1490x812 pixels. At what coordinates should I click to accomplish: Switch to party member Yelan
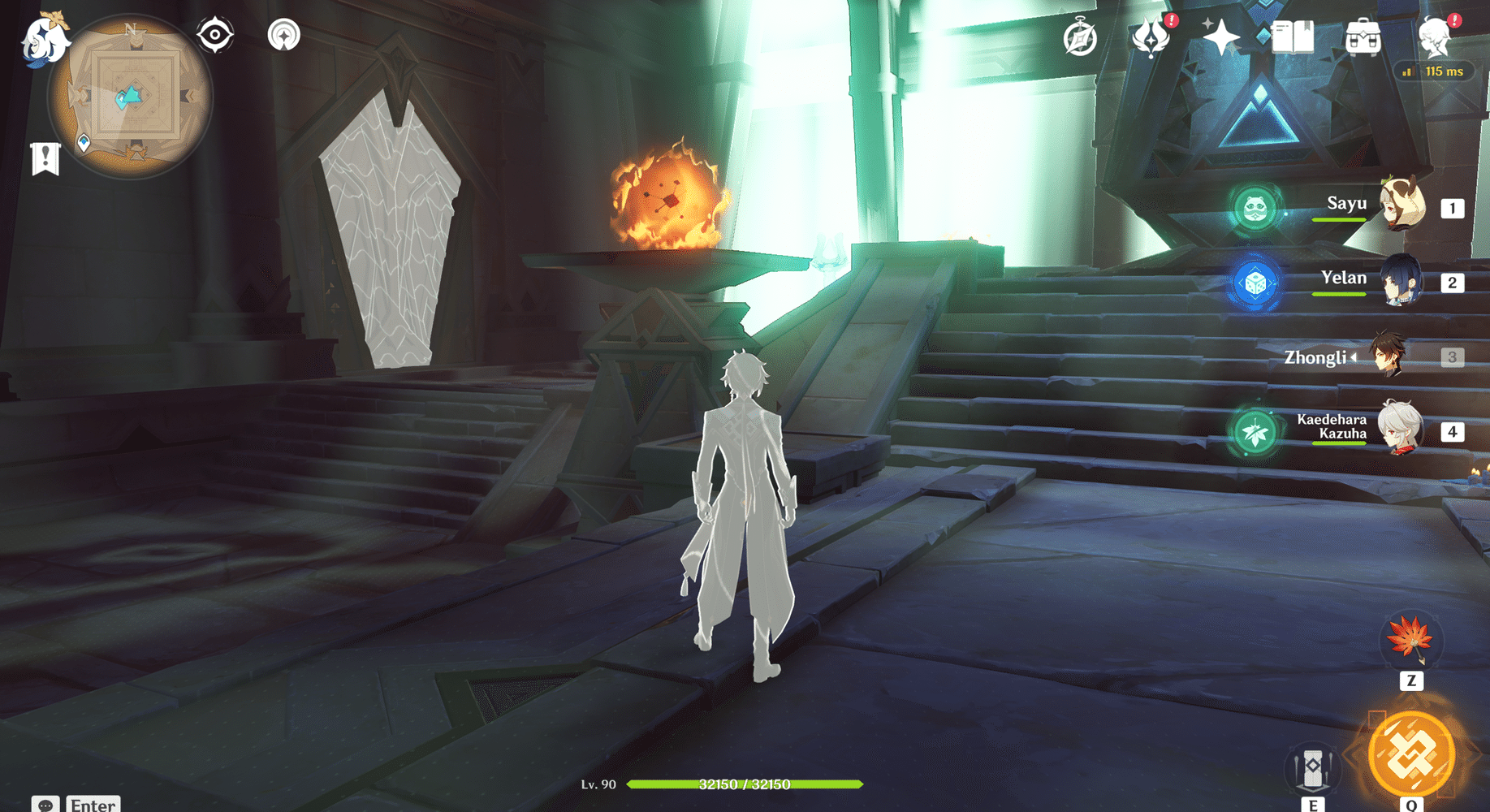pyautogui.click(x=1399, y=280)
